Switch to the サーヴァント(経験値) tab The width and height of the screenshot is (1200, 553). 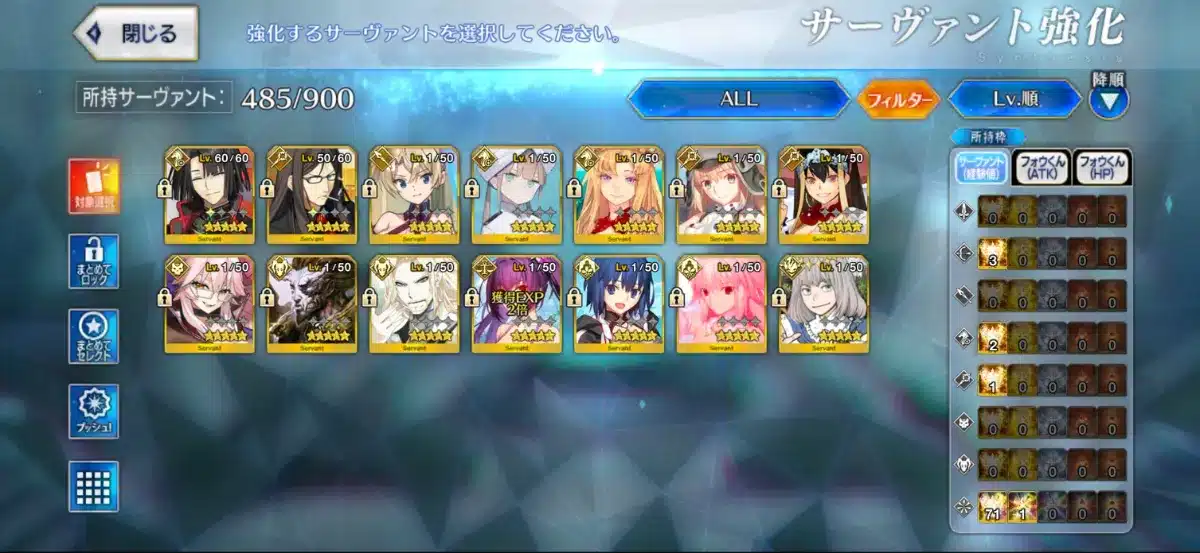coord(979,168)
